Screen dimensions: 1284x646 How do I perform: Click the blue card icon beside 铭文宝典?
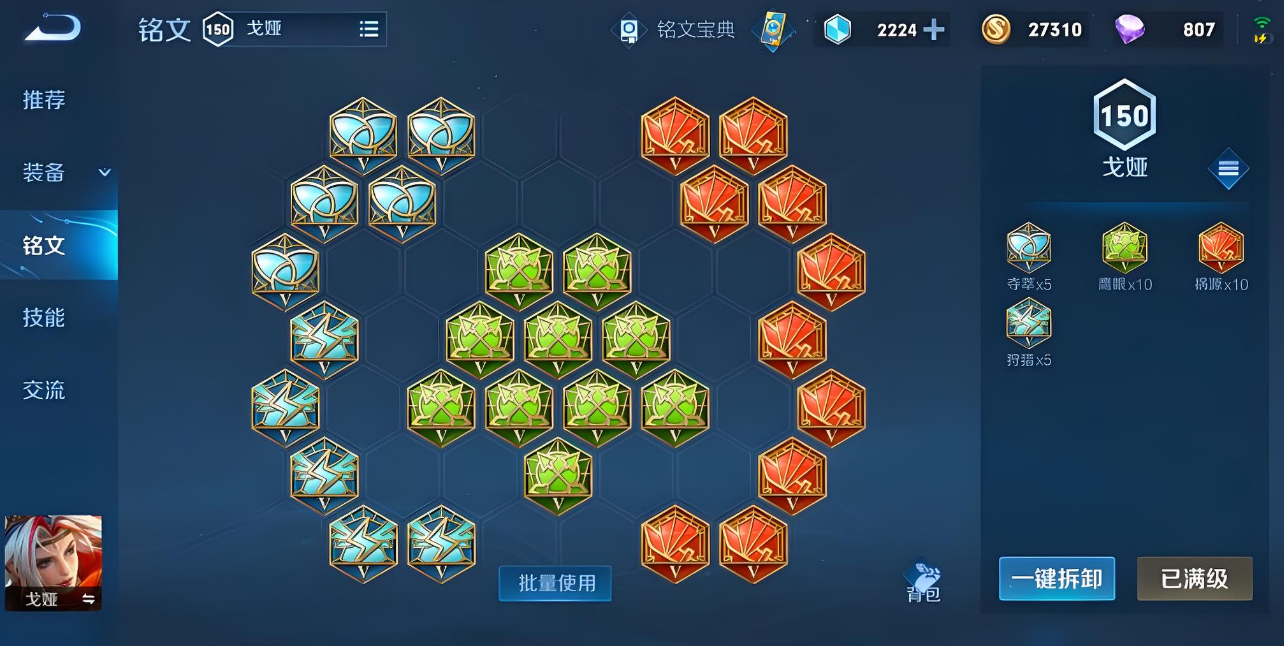tap(773, 30)
